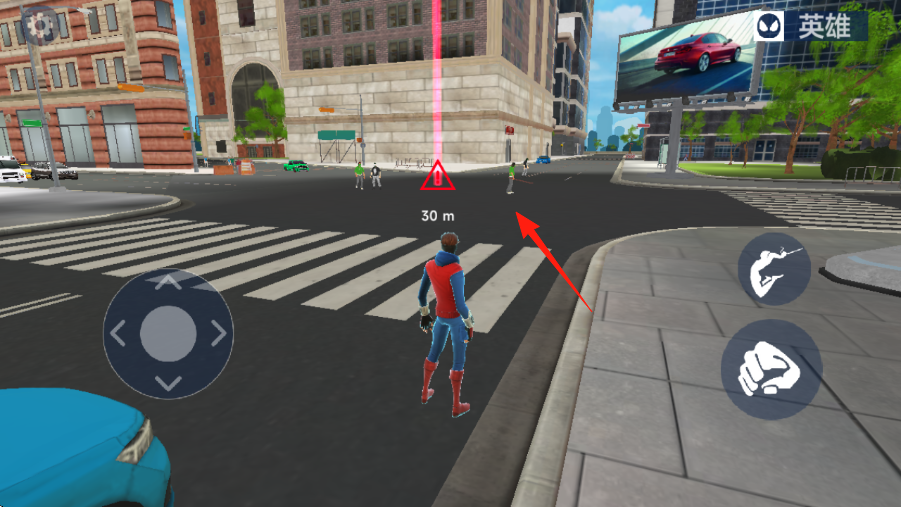Activate the web swing ability button

pos(774,269)
